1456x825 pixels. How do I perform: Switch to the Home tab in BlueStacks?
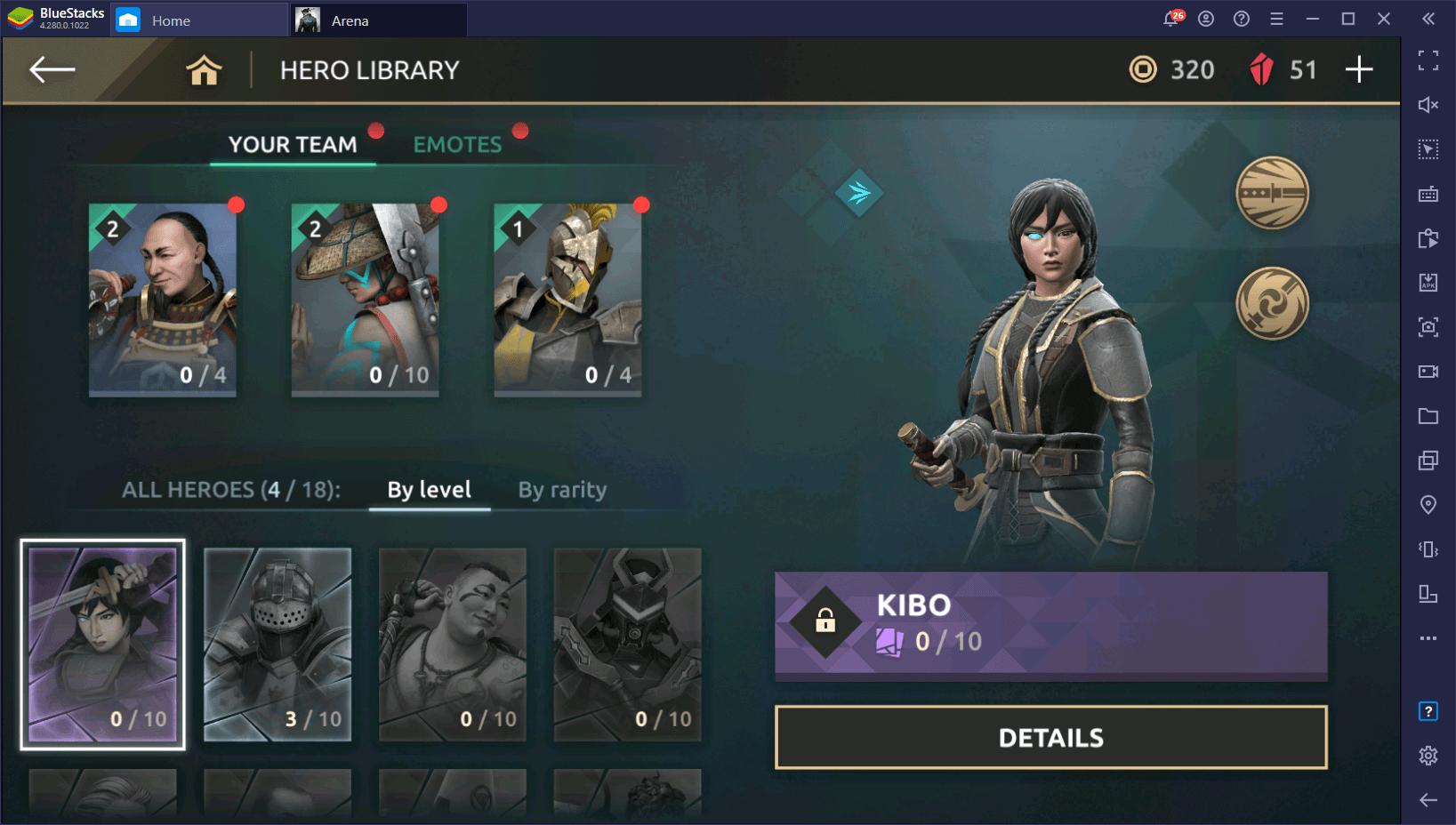[171, 19]
